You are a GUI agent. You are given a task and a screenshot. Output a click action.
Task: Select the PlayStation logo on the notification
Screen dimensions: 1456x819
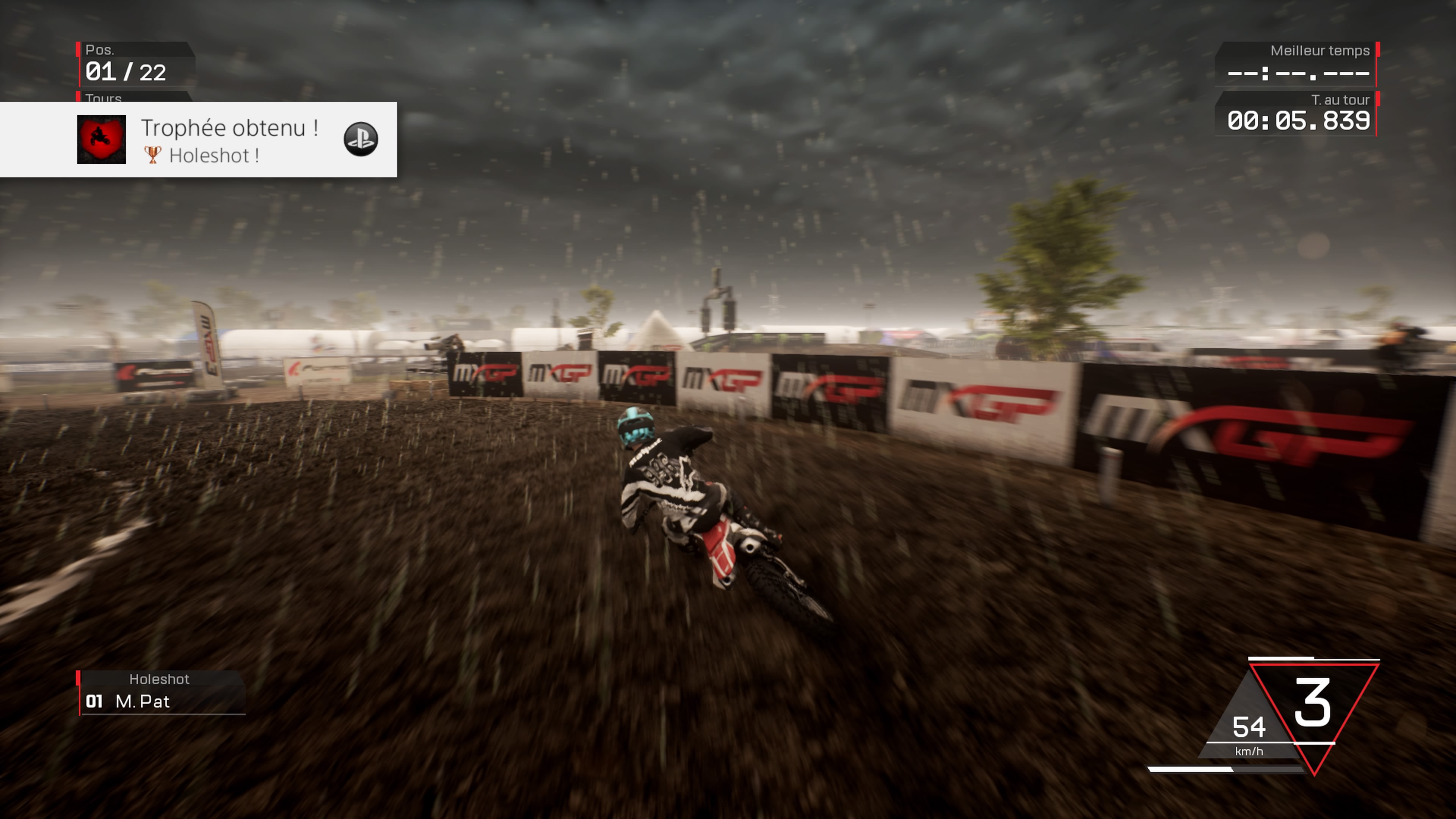(361, 139)
